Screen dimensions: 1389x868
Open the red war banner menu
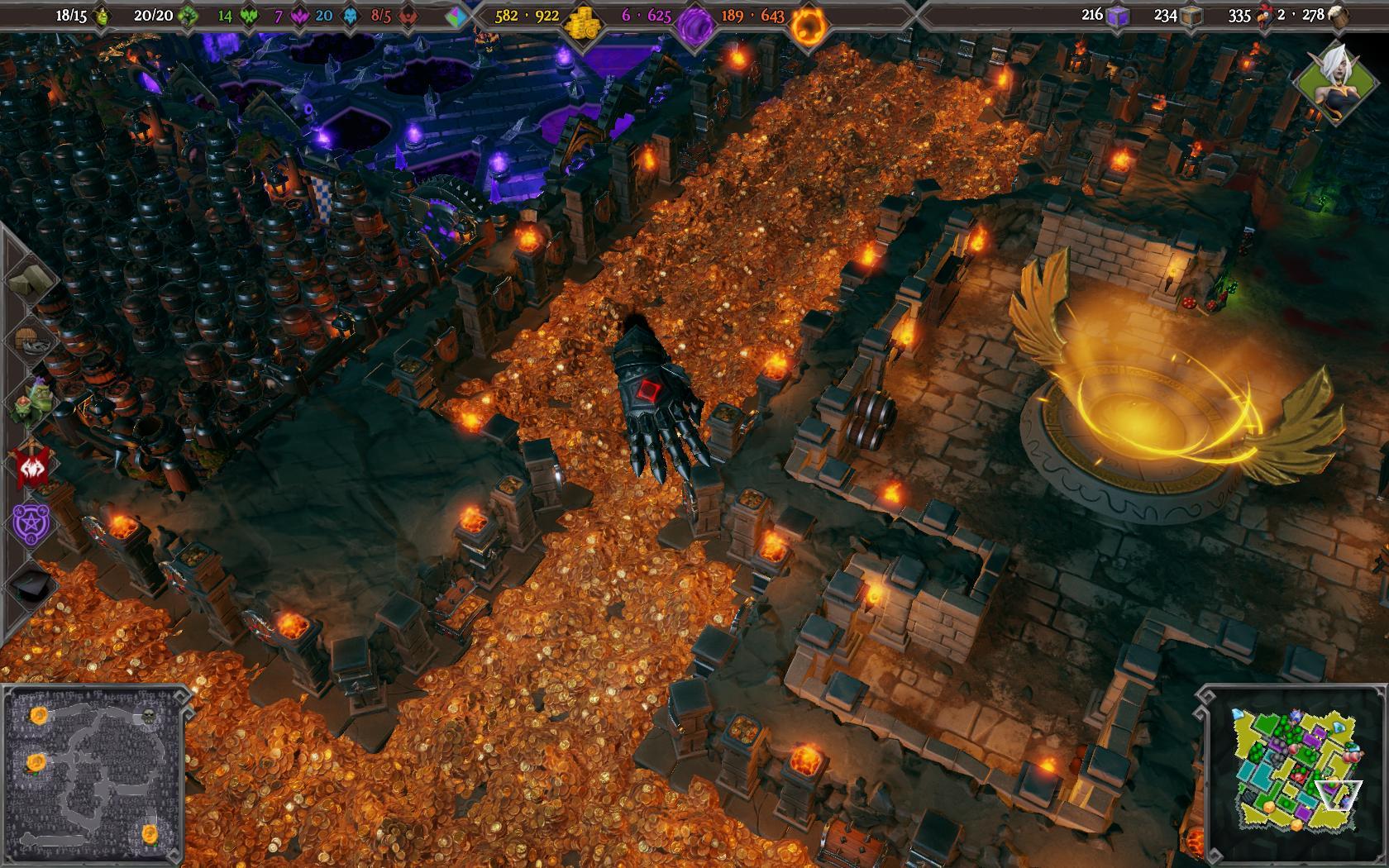[32, 464]
